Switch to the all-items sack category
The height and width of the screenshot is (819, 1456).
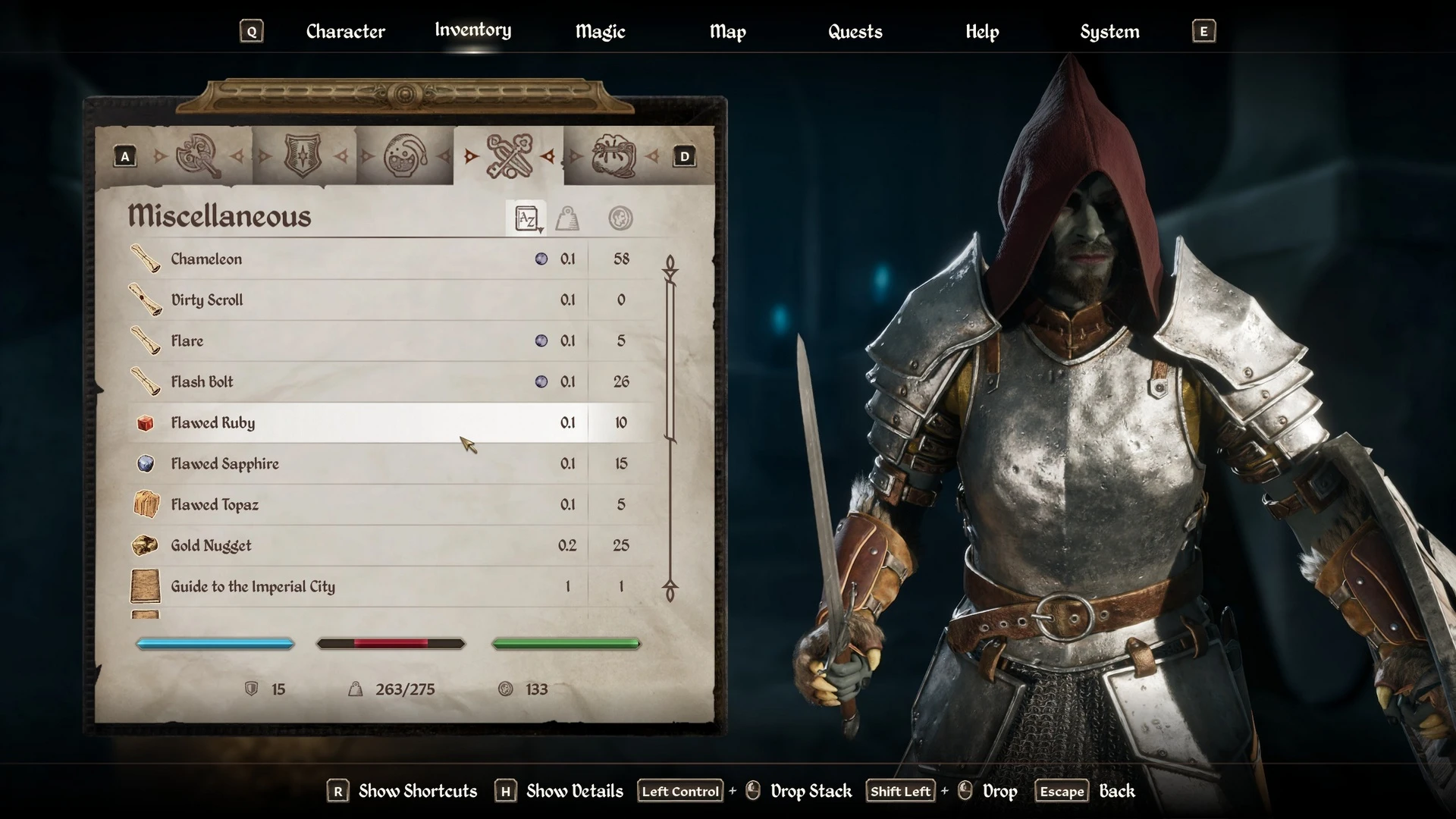pyautogui.click(x=613, y=156)
